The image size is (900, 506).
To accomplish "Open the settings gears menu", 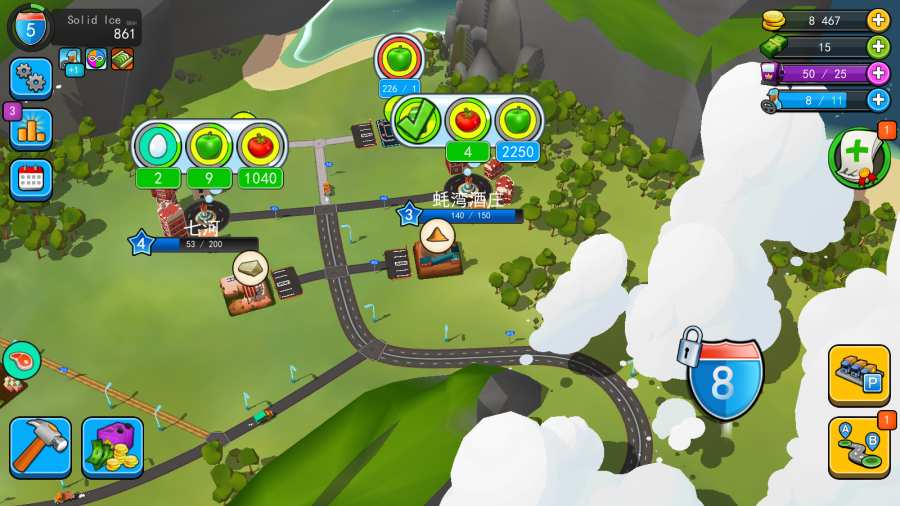I will tap(31, 78).
